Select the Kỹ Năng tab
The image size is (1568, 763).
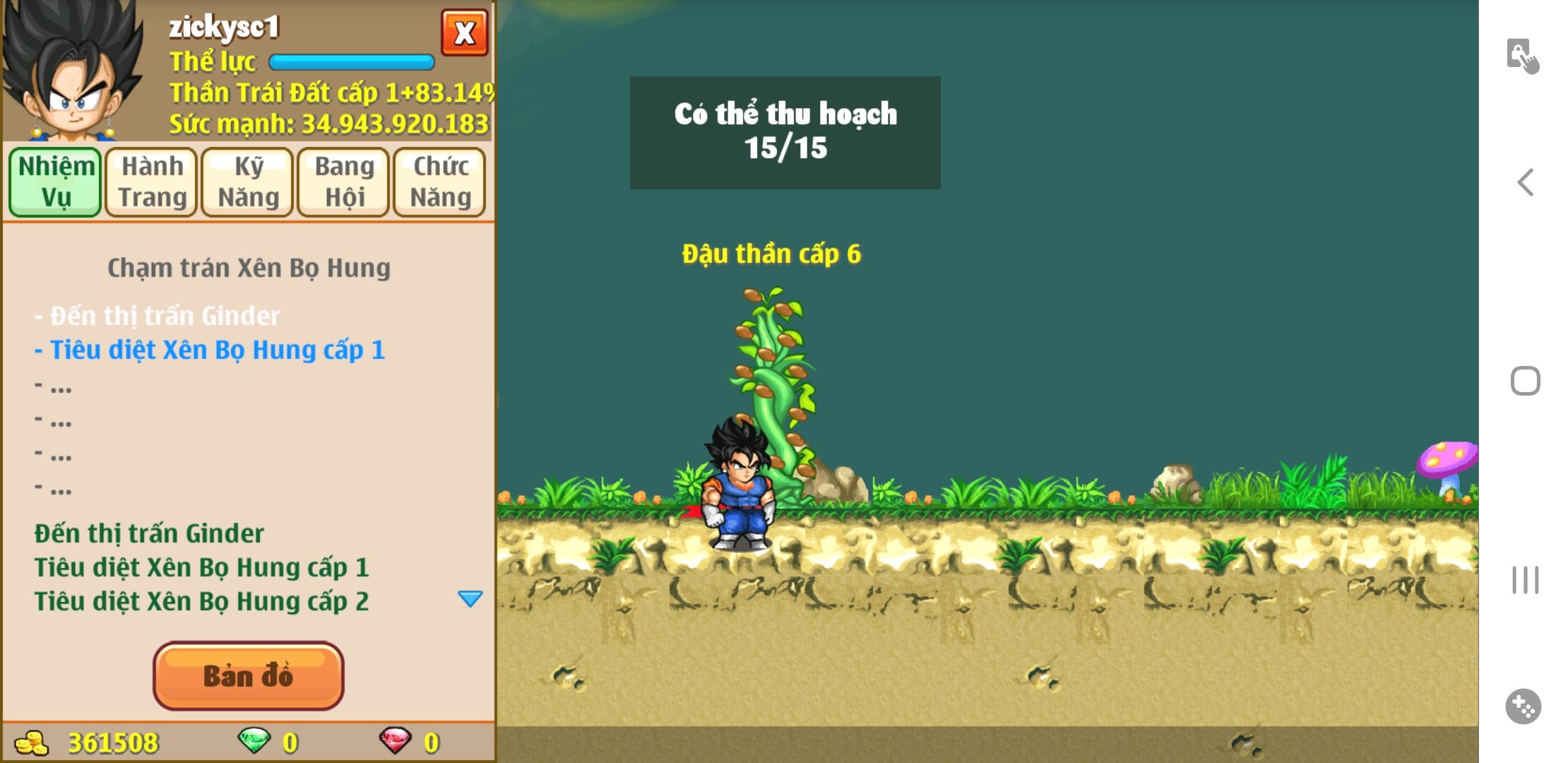[248, 182]
